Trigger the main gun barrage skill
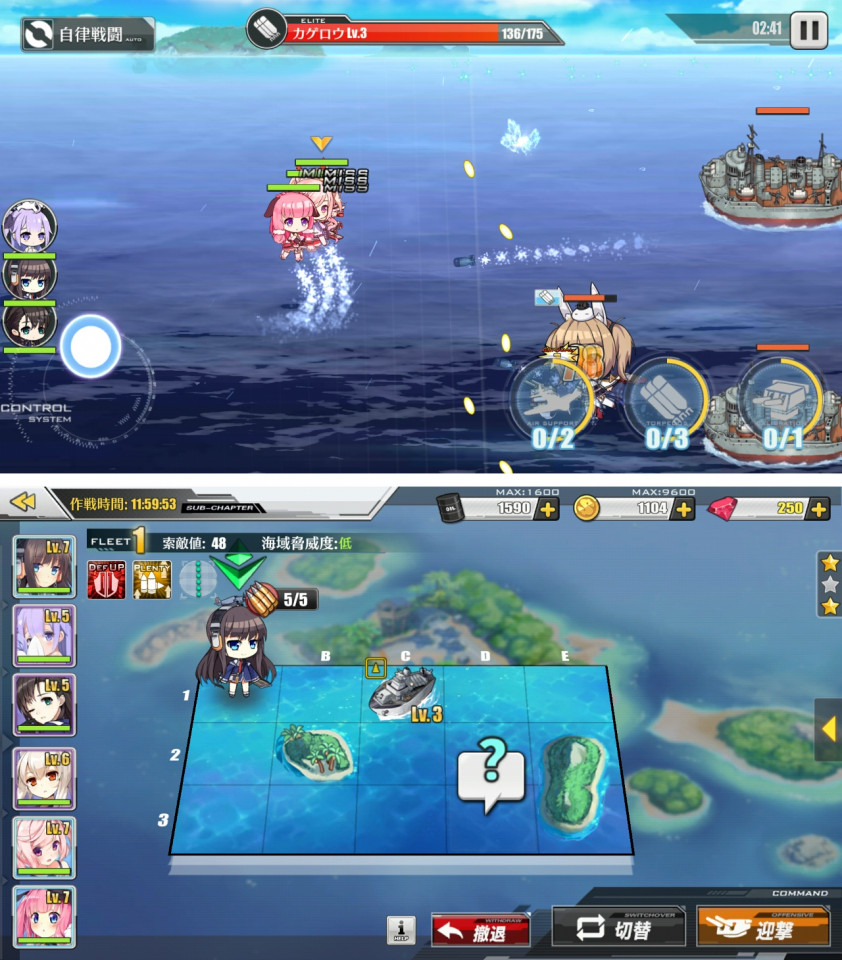The image size is (842, 960). click(782, 404)
